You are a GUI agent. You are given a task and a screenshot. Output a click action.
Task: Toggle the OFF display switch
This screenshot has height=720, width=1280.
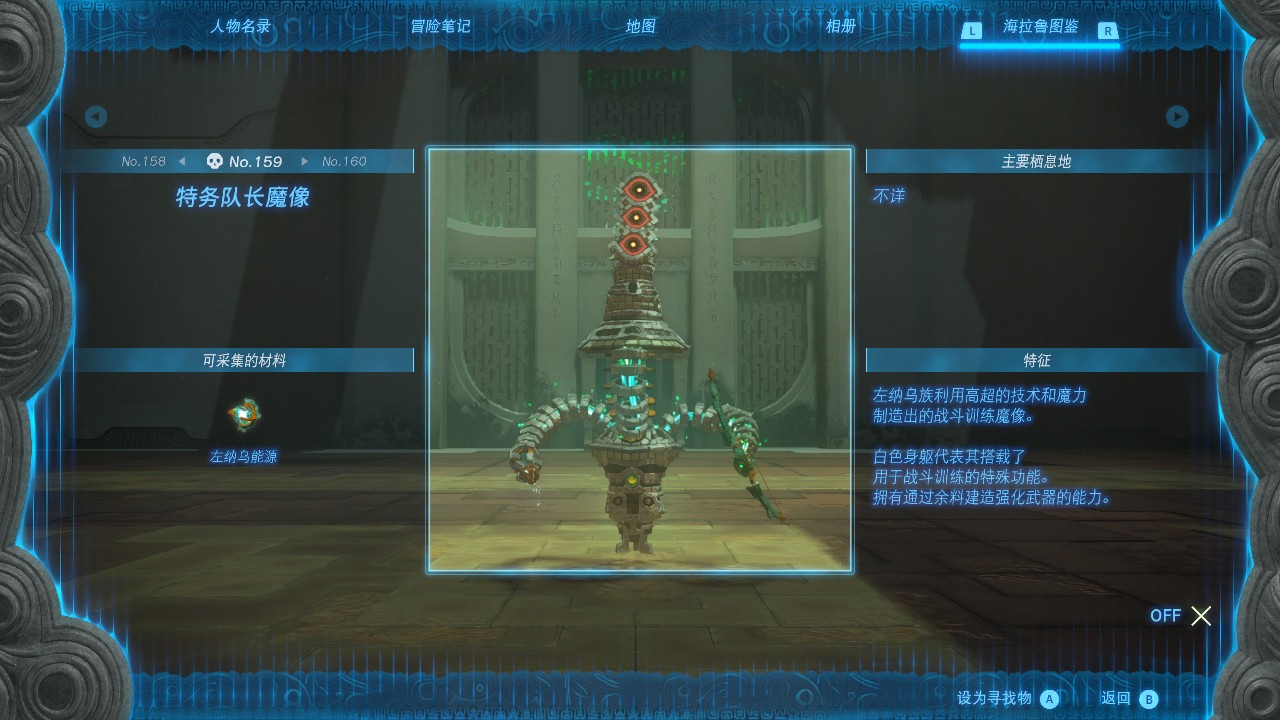[1181, 616]
